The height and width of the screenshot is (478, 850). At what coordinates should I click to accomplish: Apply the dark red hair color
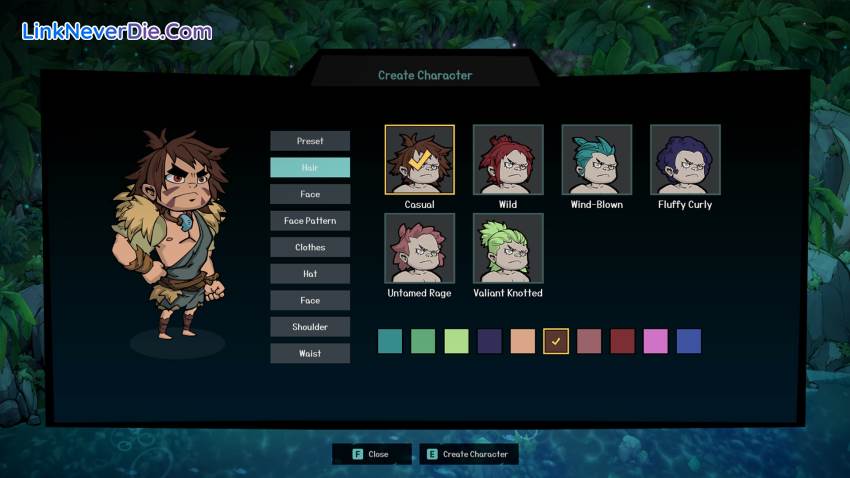tap(622, 341)
